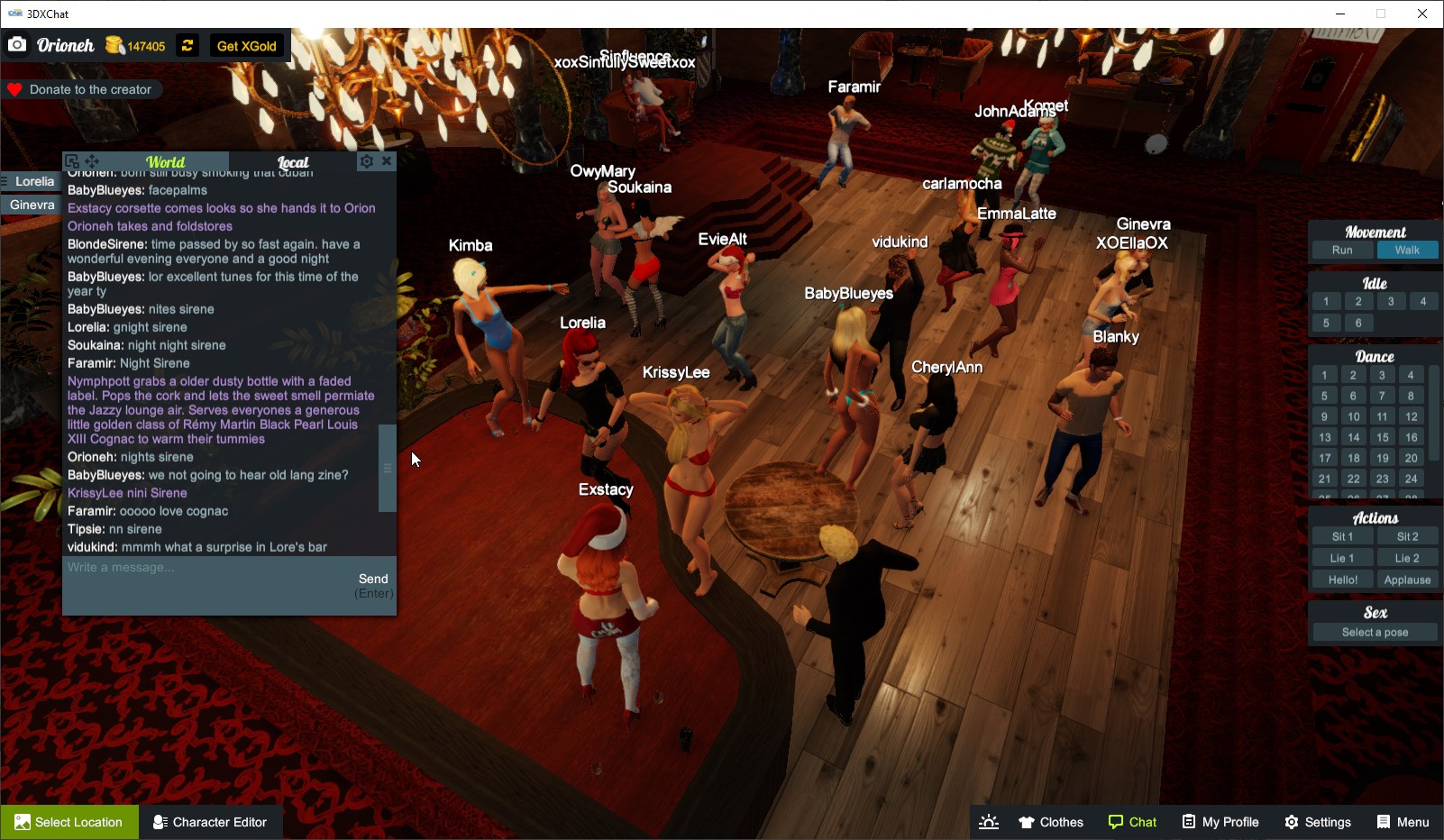Open wardrobe via the Clothes shirt icon
Viewport: 1444px width, 840px height.
click(1027, 821)
